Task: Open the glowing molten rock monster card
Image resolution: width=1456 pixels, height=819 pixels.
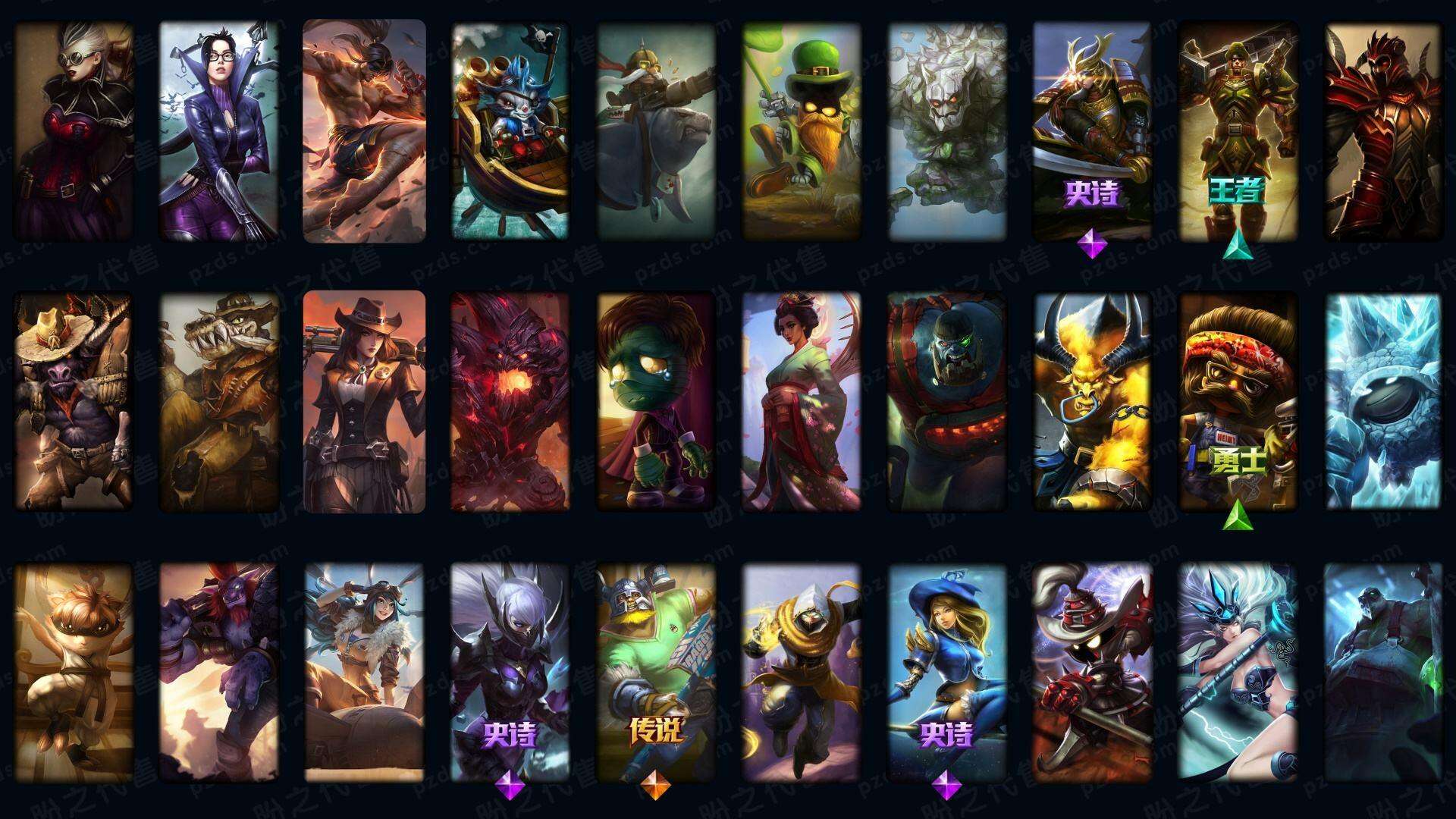Action: [x=510, y=400]
